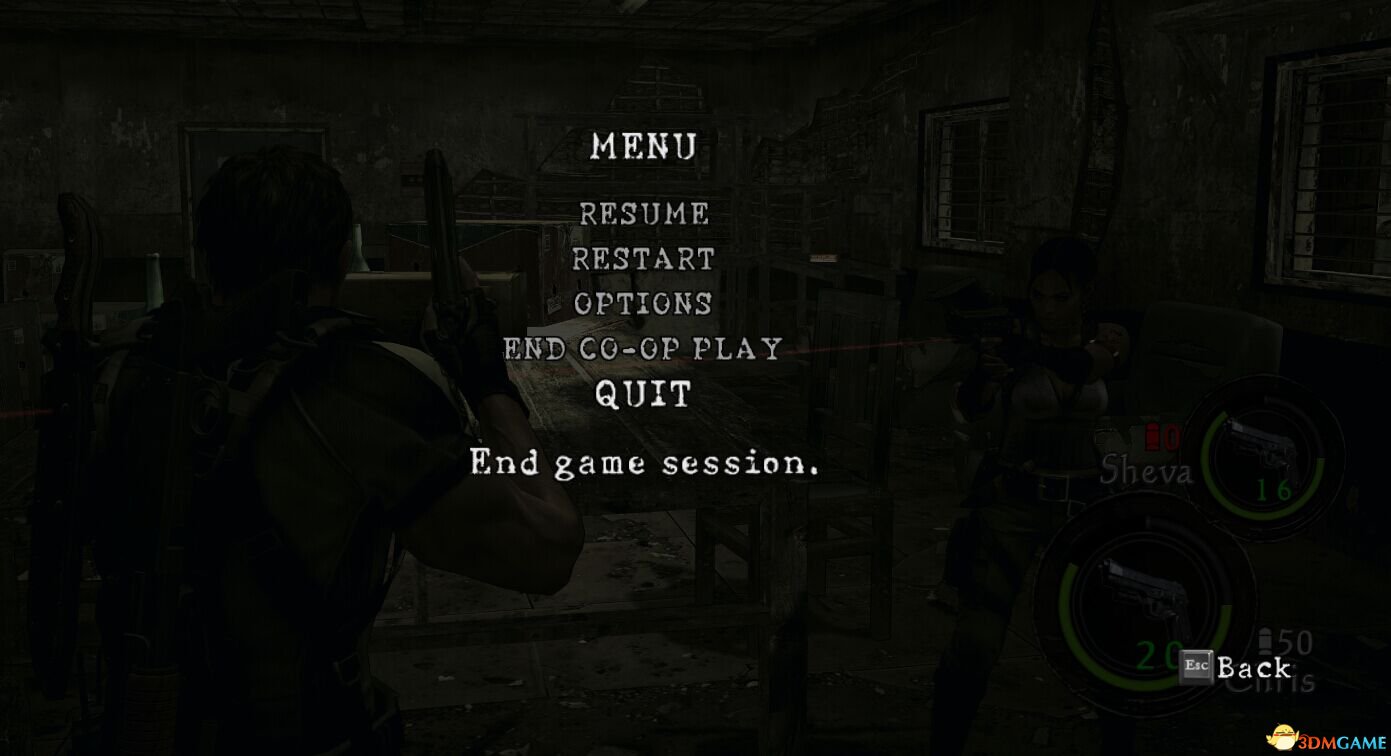Click the Back button
This screenshot has height=756, width=1391.
(x=1236, y=667)
